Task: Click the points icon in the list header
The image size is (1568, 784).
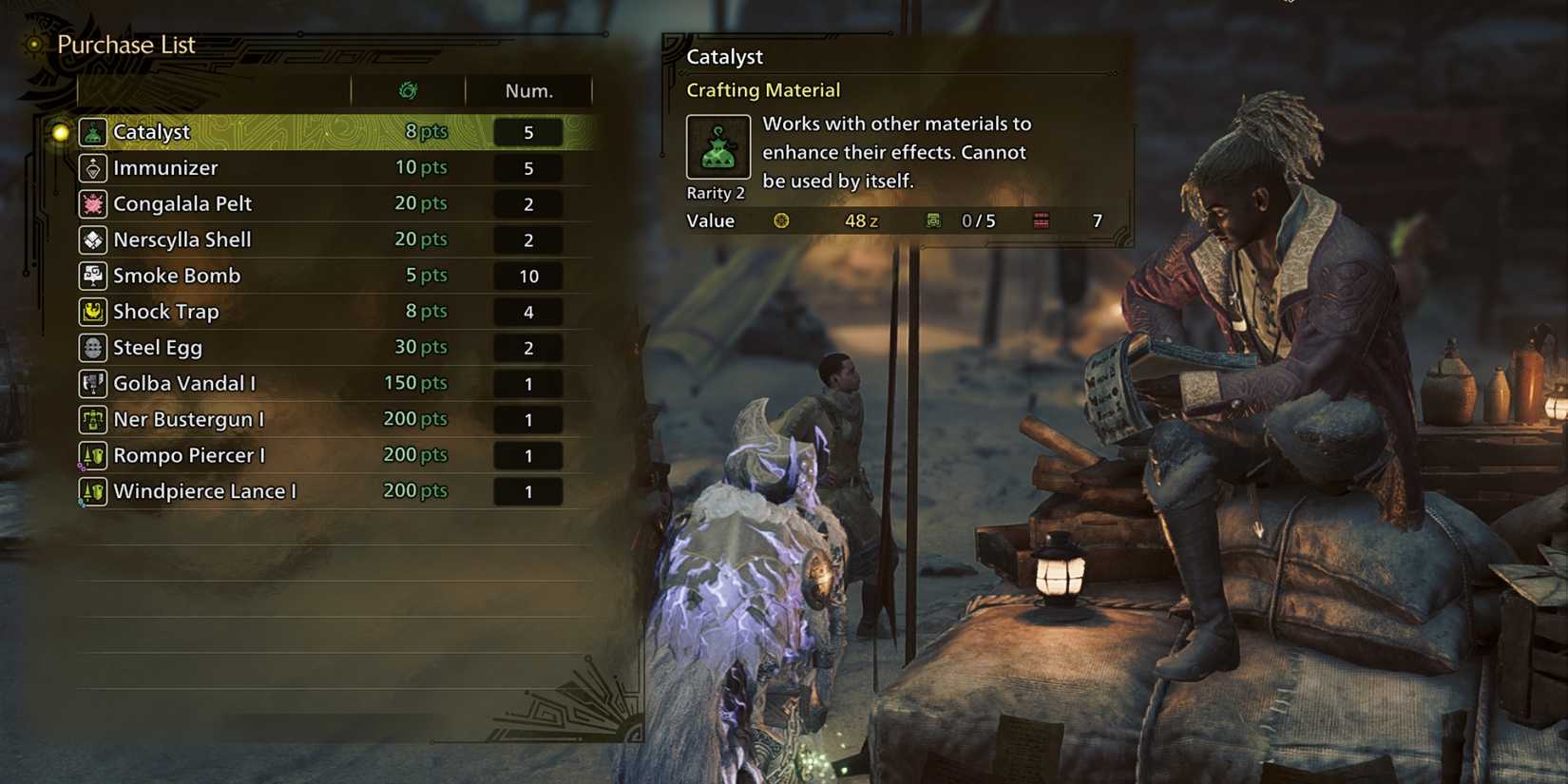Action: coord(408,90)
